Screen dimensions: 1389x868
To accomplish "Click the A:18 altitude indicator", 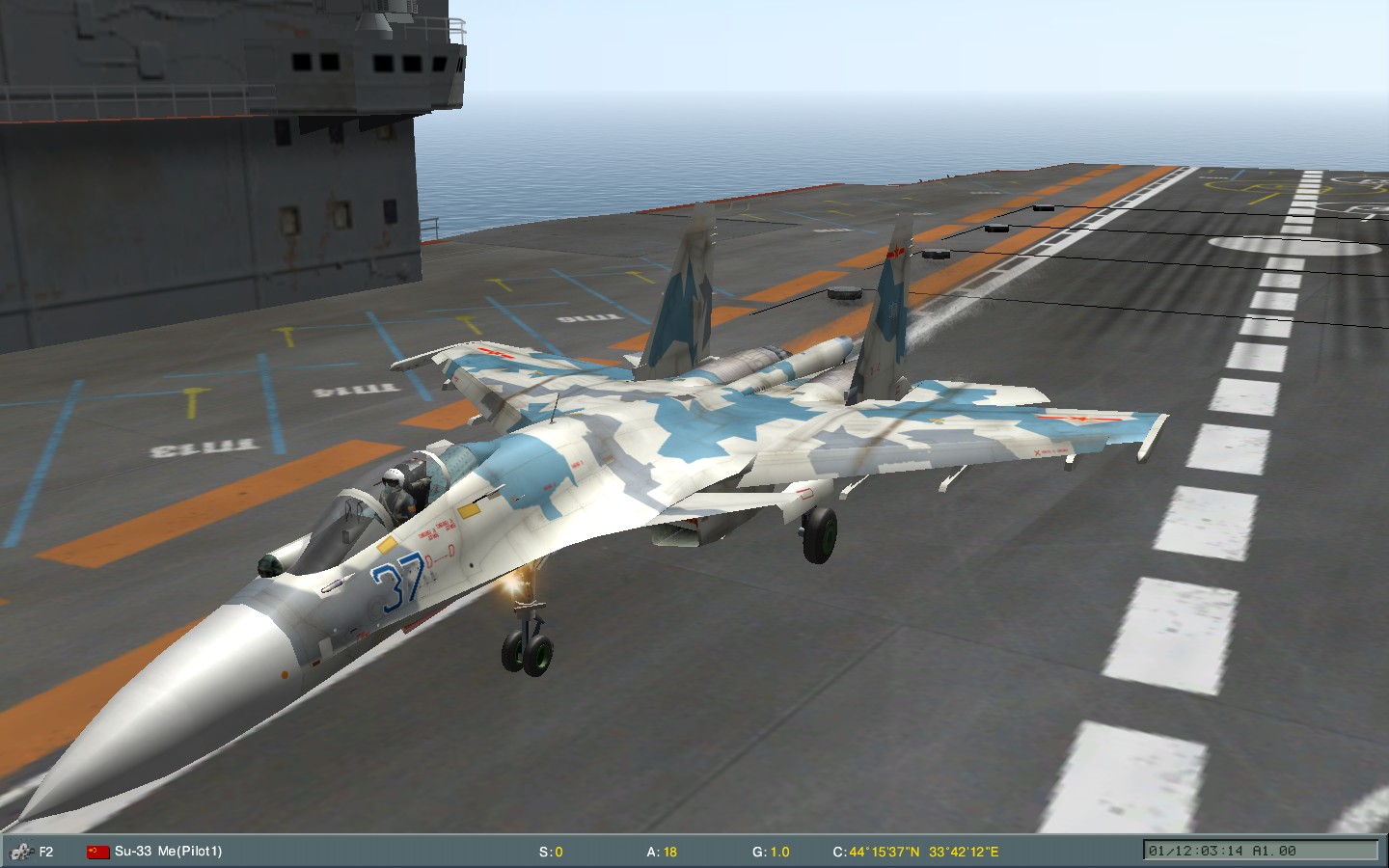I will (662, 851).
